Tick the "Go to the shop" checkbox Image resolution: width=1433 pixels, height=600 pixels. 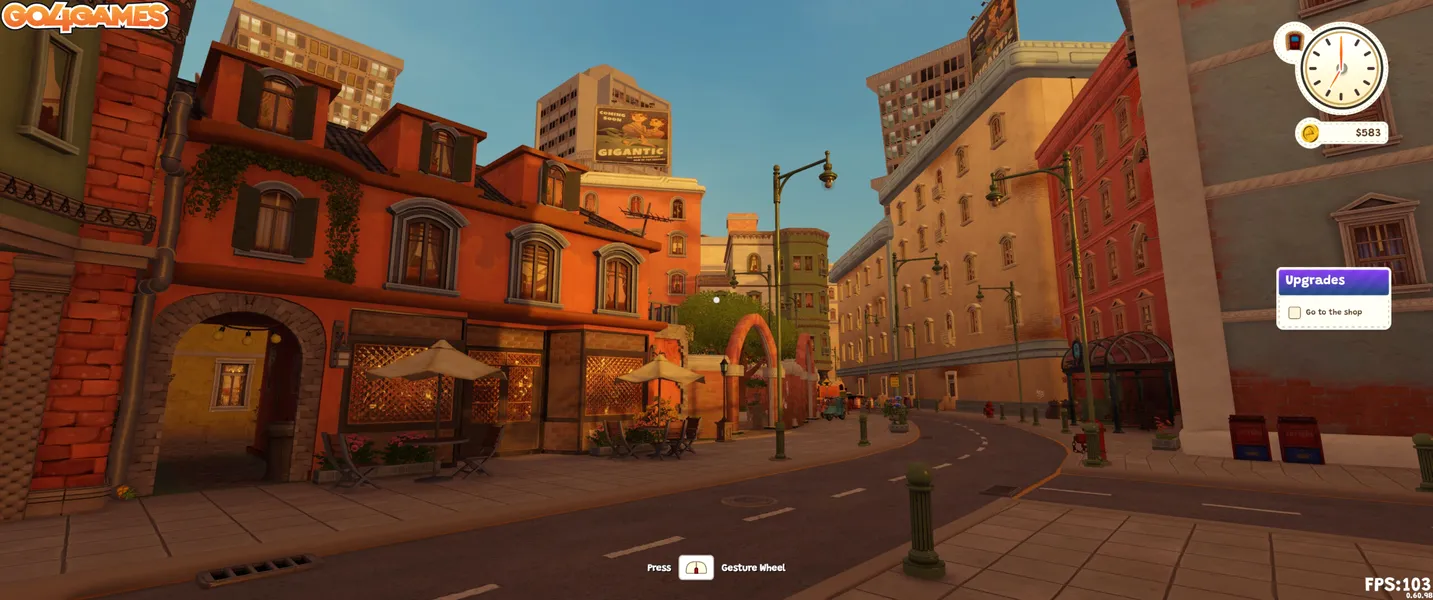click(1294, 313)
